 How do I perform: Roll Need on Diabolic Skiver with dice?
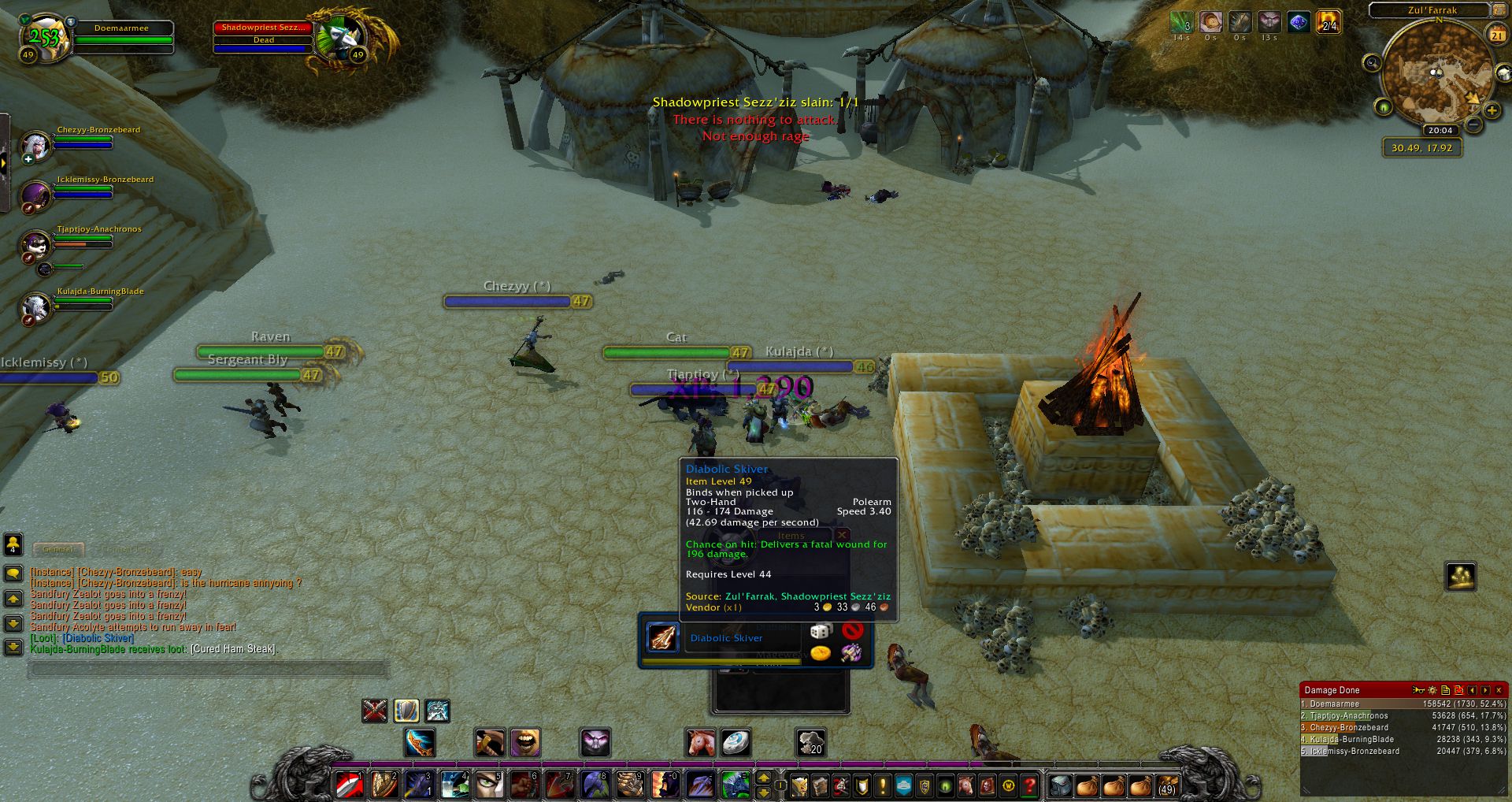tap(821, 631)
